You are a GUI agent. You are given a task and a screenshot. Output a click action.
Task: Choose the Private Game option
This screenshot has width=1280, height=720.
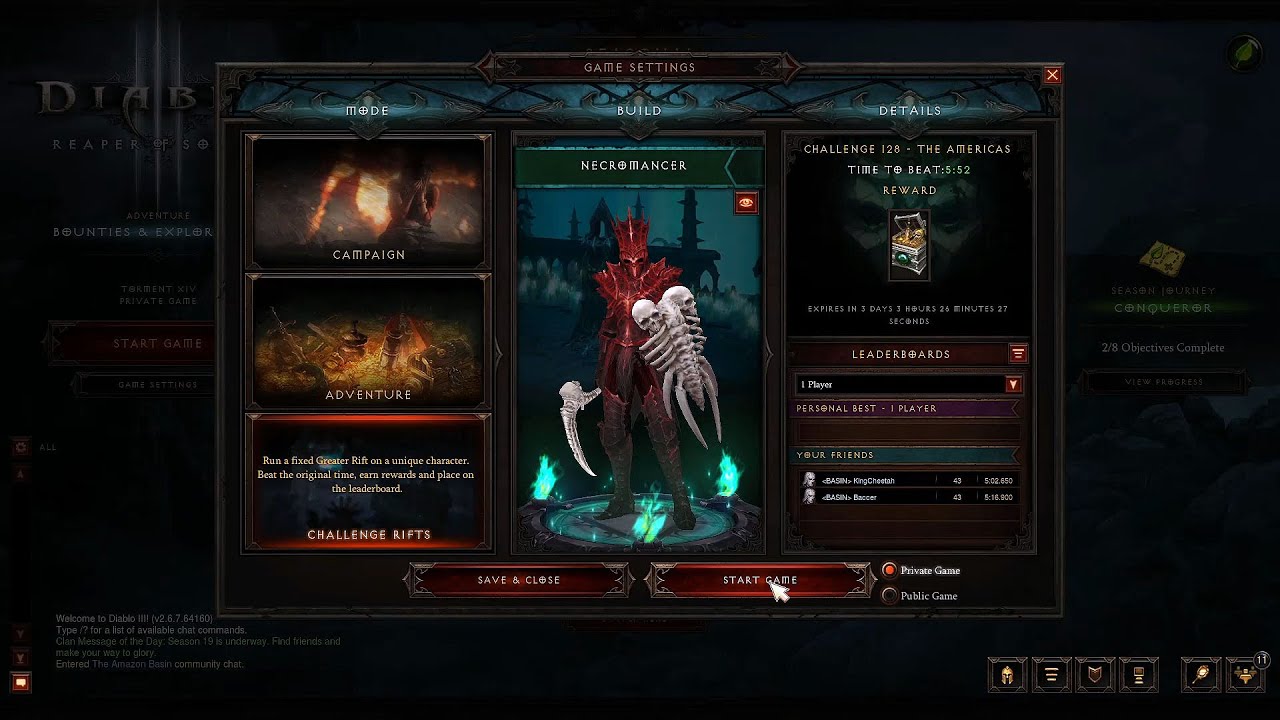point(890,571)
